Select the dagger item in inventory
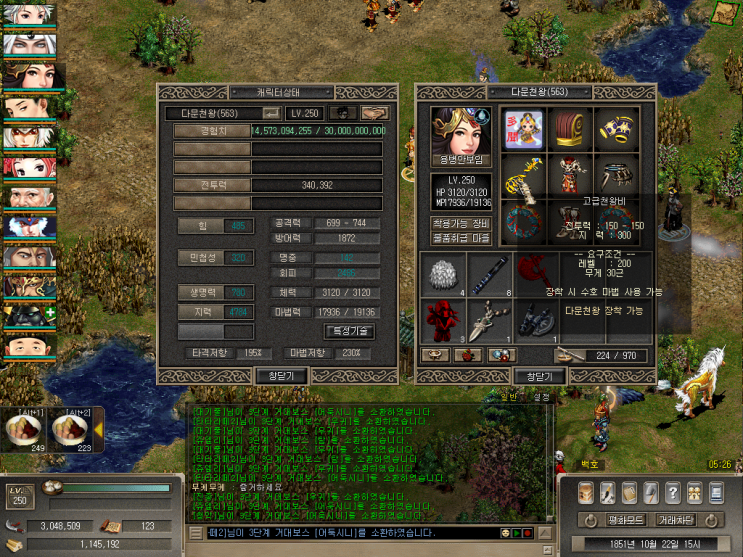Screen dimensions: 743x557 point(489,321)
